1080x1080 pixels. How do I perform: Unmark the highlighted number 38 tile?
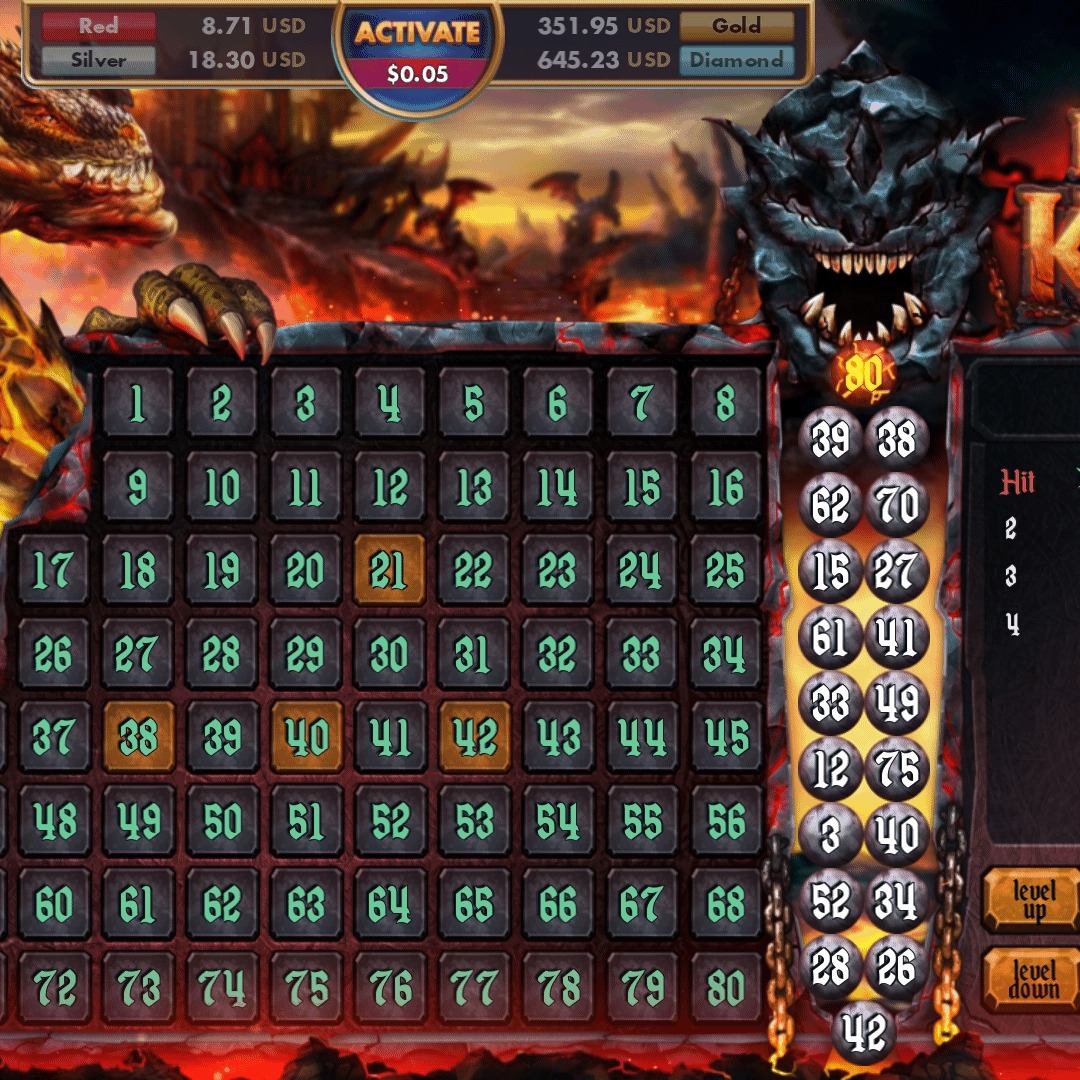click(138, 737)
